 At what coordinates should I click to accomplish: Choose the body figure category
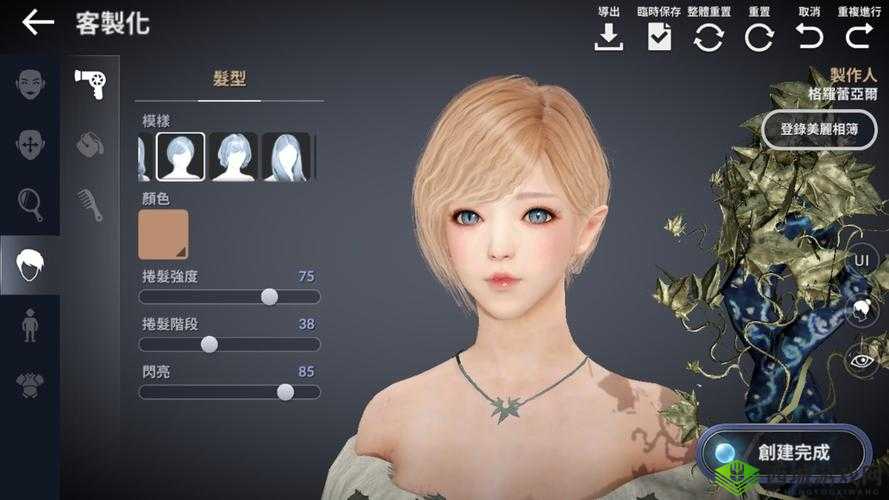click(x=30, y=325)
